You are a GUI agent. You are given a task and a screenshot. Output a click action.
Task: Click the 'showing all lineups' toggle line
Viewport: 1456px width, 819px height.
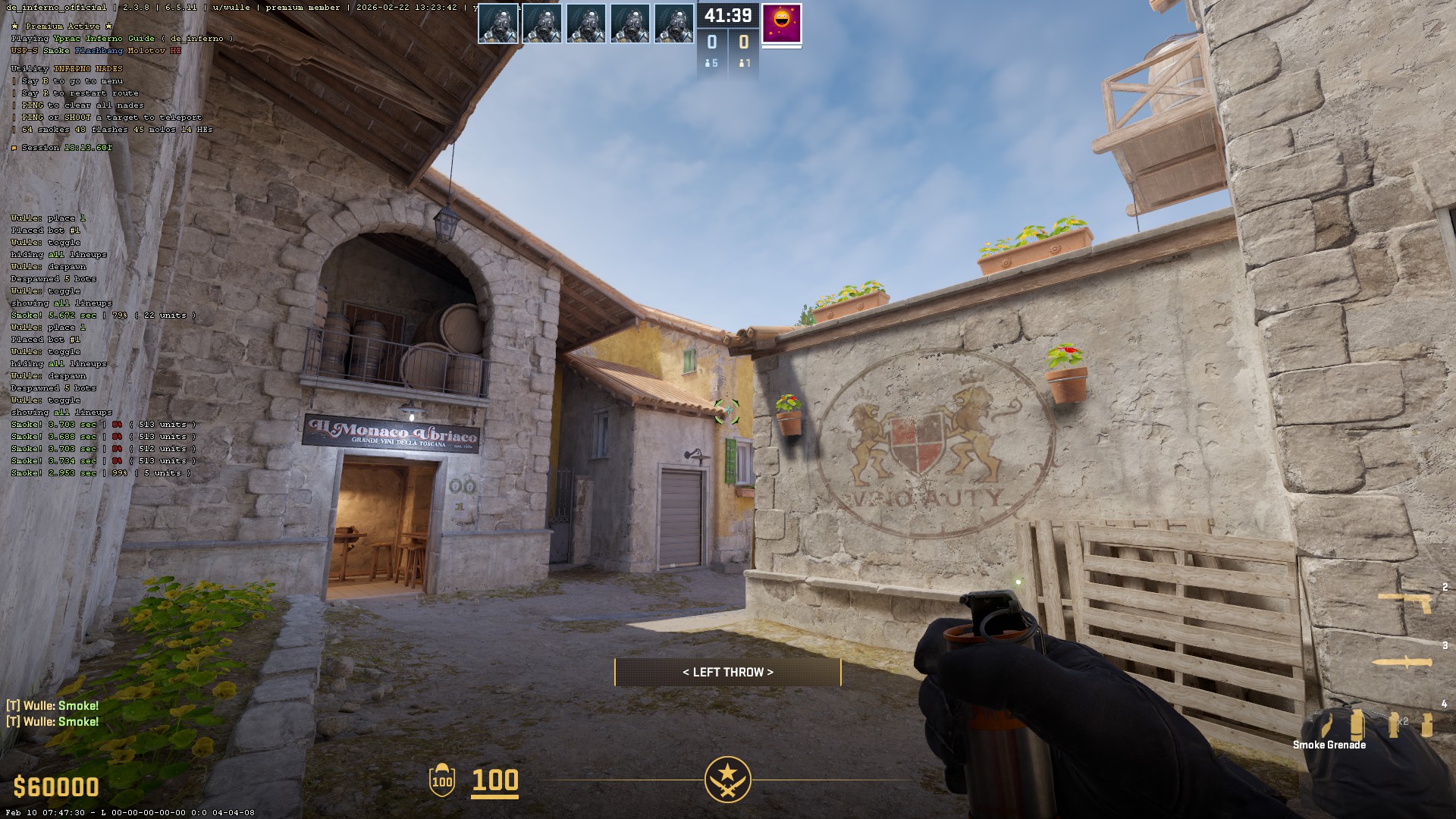61,412
